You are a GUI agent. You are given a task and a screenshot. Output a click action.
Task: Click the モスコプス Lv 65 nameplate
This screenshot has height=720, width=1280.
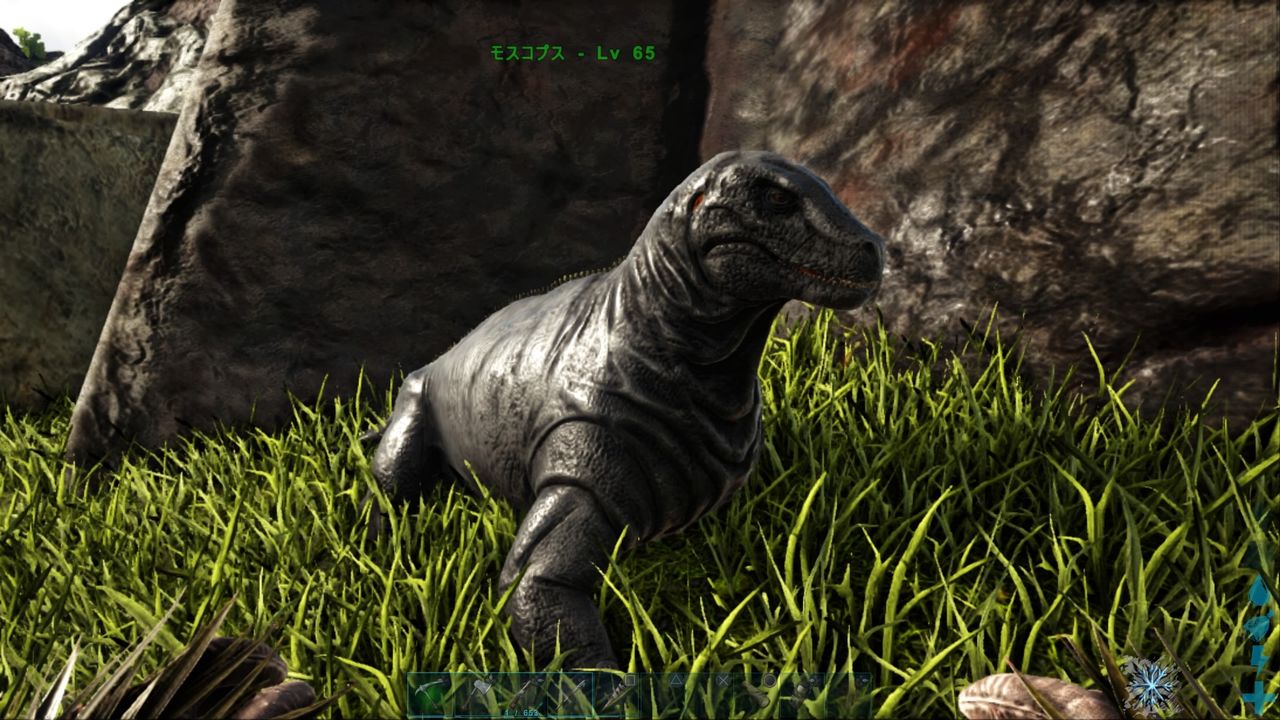coord(570,55)
